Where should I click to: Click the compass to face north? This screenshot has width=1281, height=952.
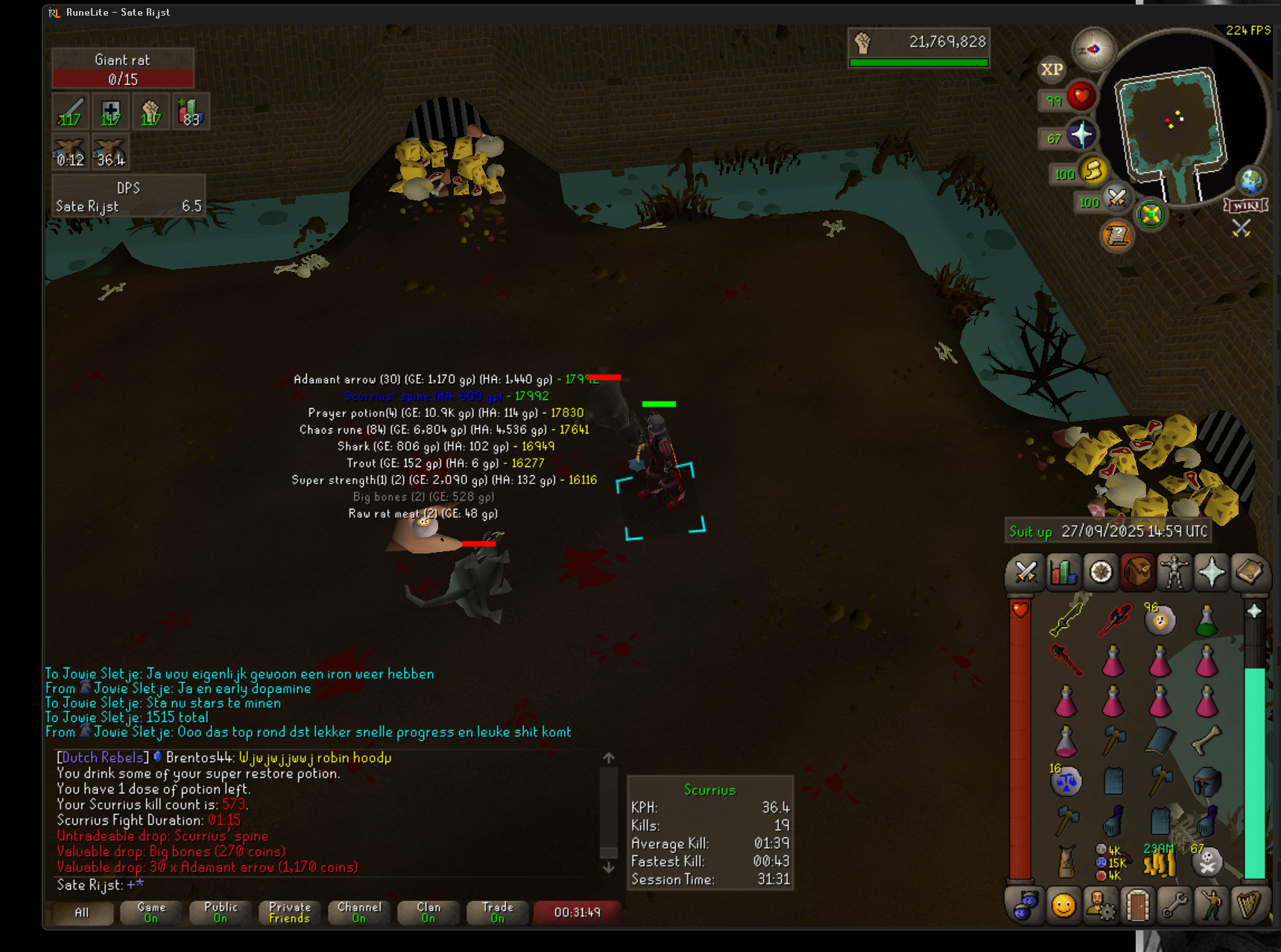(1093, 49)
